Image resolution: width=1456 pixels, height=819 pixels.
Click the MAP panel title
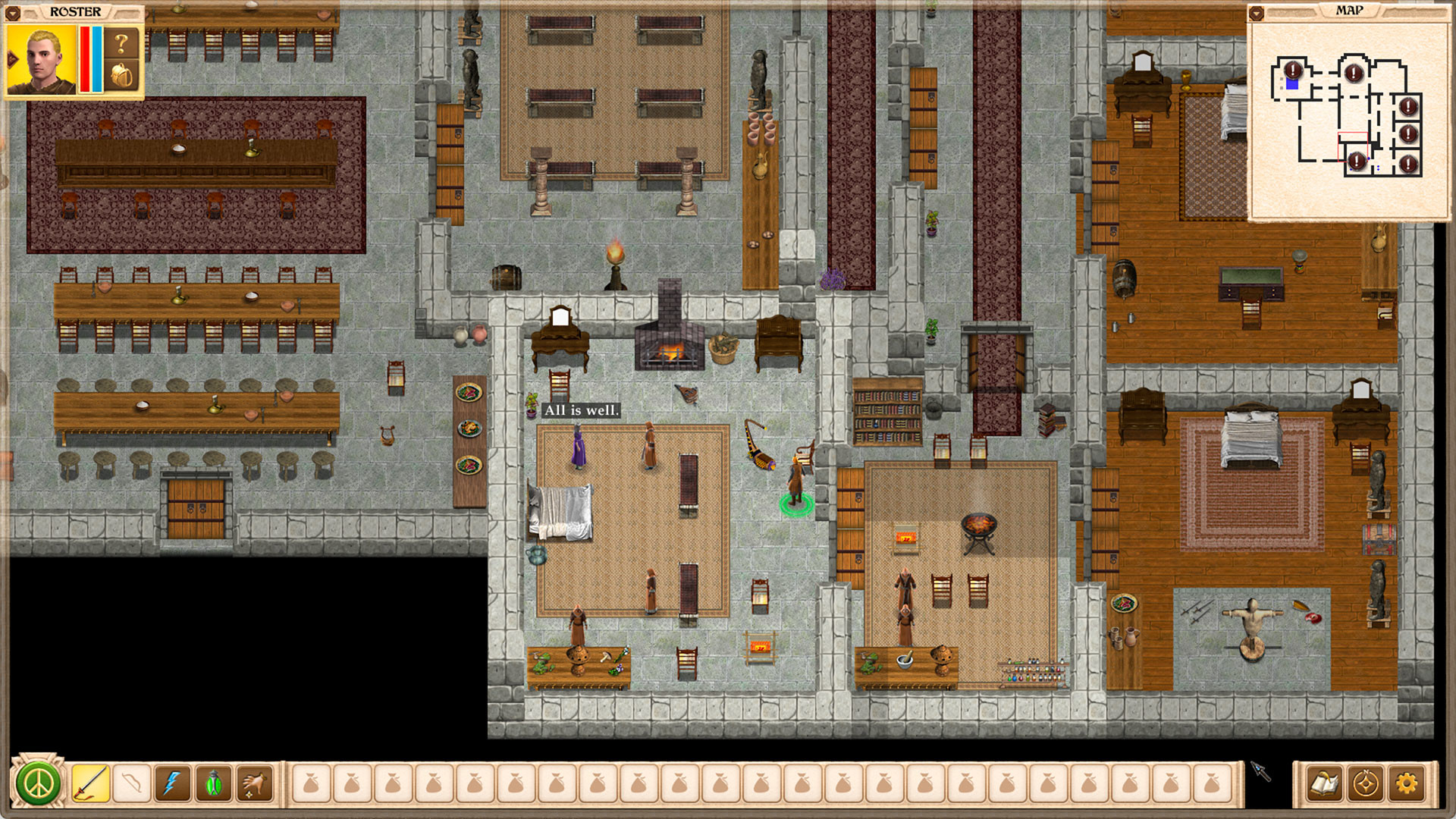[x=1351, y=10]
